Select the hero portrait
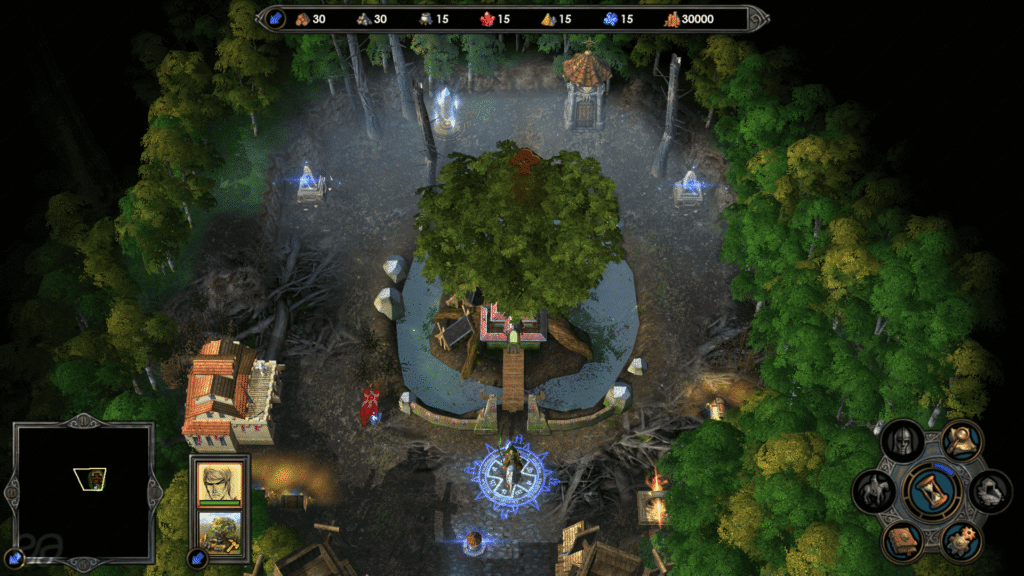This screenshot has width=1024, height=576. tap(220, 485)
